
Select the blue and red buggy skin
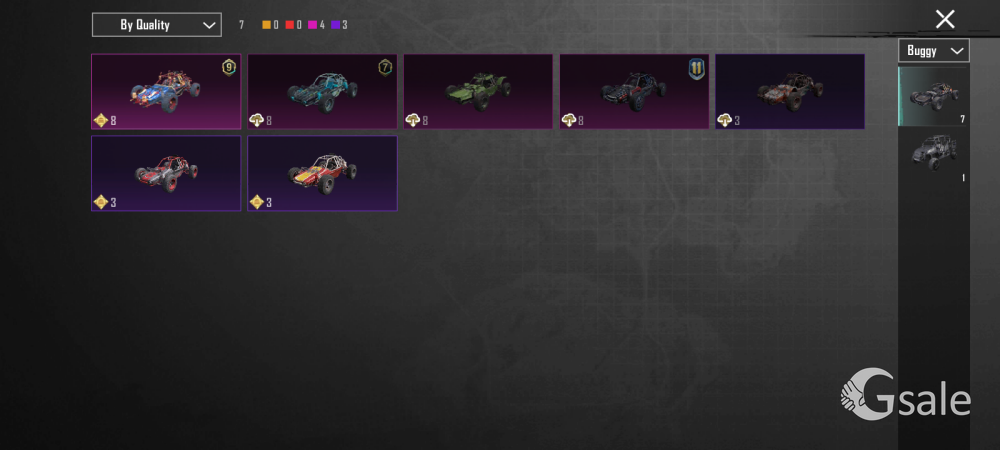(x=166, y=92)
